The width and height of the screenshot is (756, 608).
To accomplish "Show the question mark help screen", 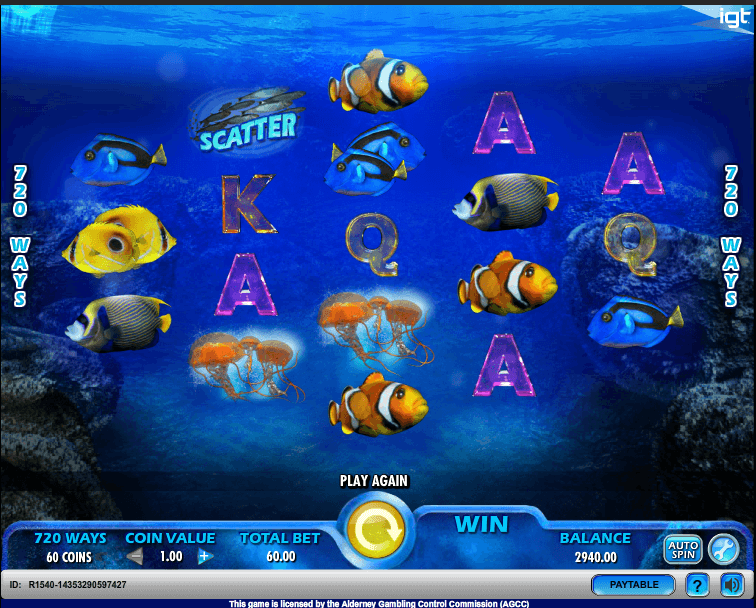I will click(698, 584).
